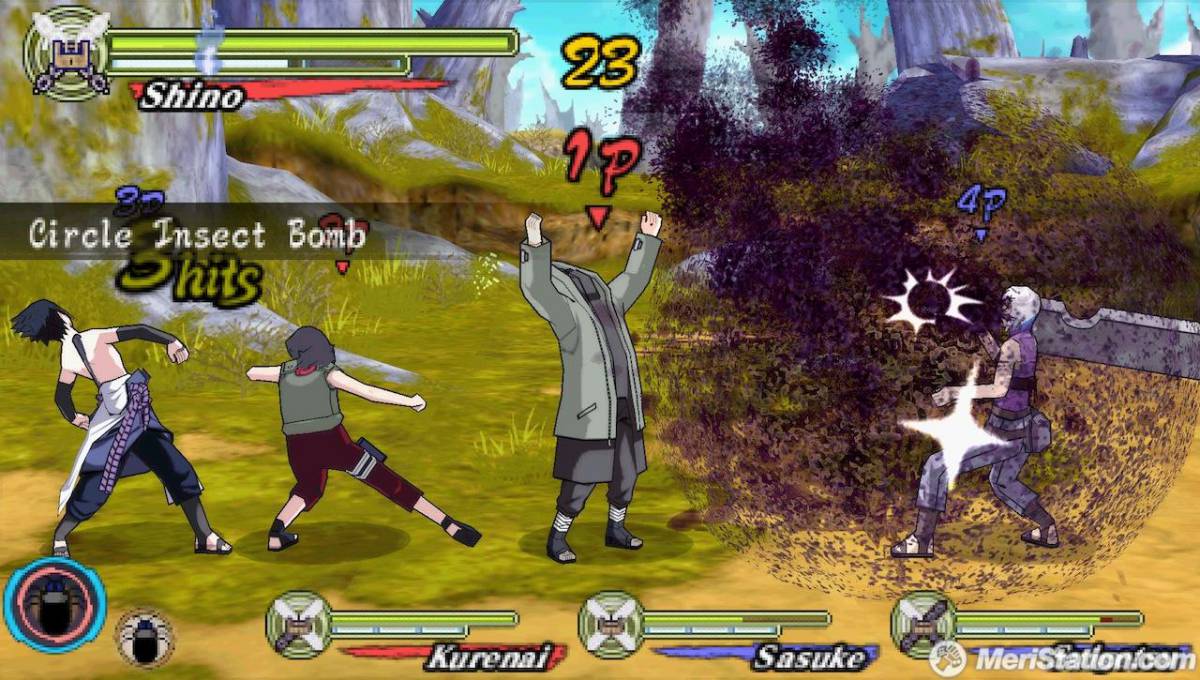This screenshot has width=1200, height=680.
Task: Select the small grey beetle icon
Action: click(x=145, y=638)
